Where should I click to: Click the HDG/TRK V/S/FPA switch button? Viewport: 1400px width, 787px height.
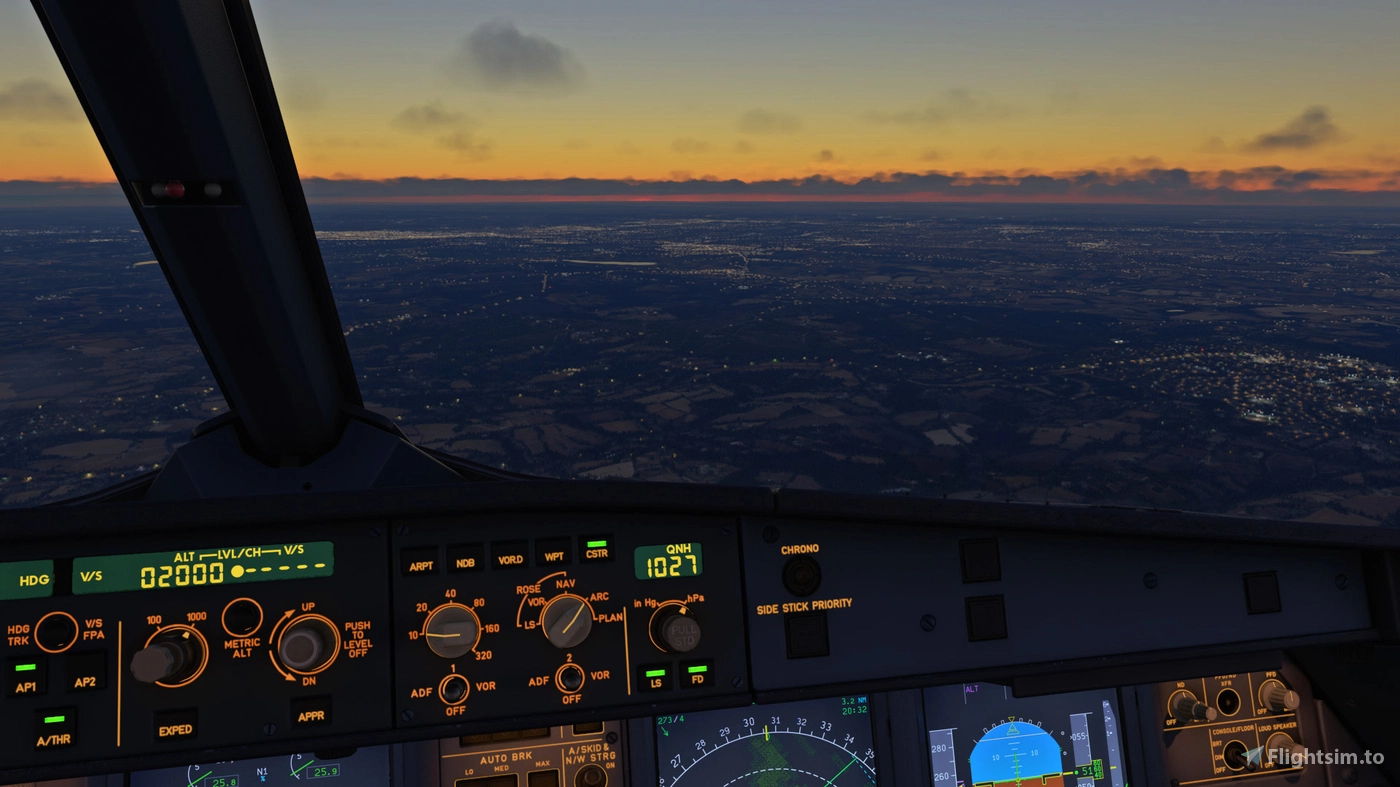[56, 631]
